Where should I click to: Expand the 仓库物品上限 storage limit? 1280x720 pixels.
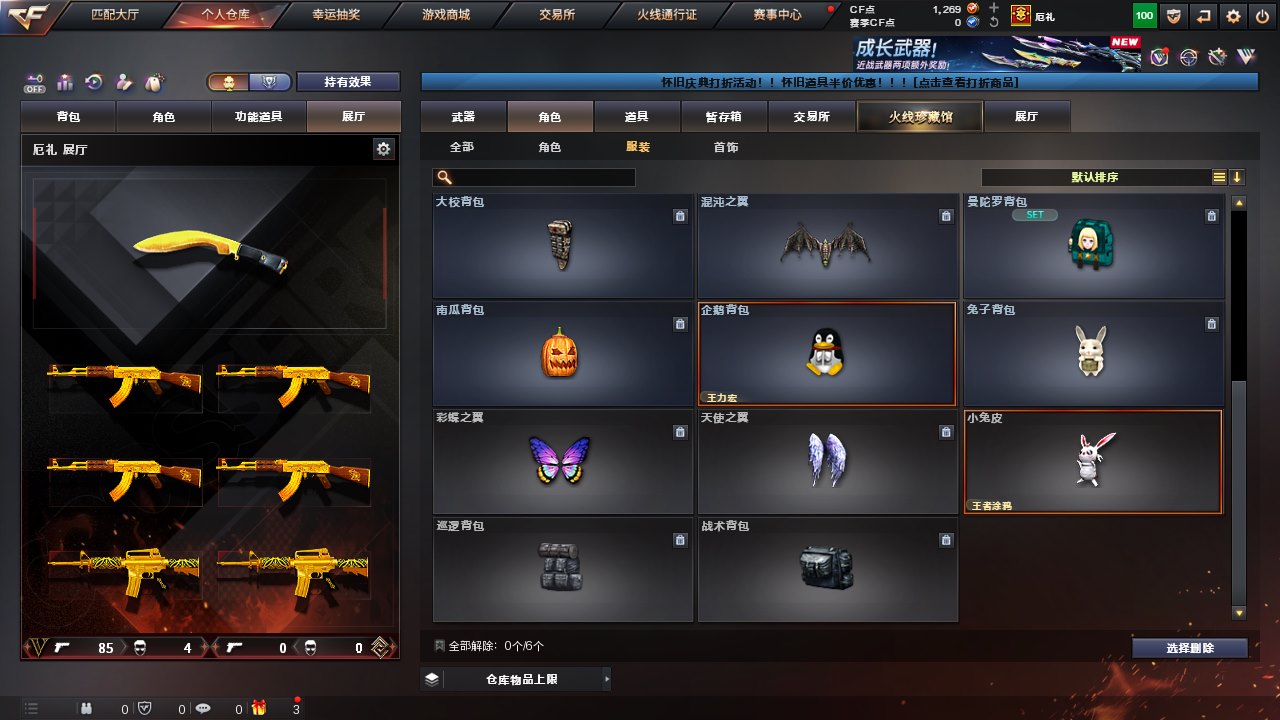click(x=515, y=680)
